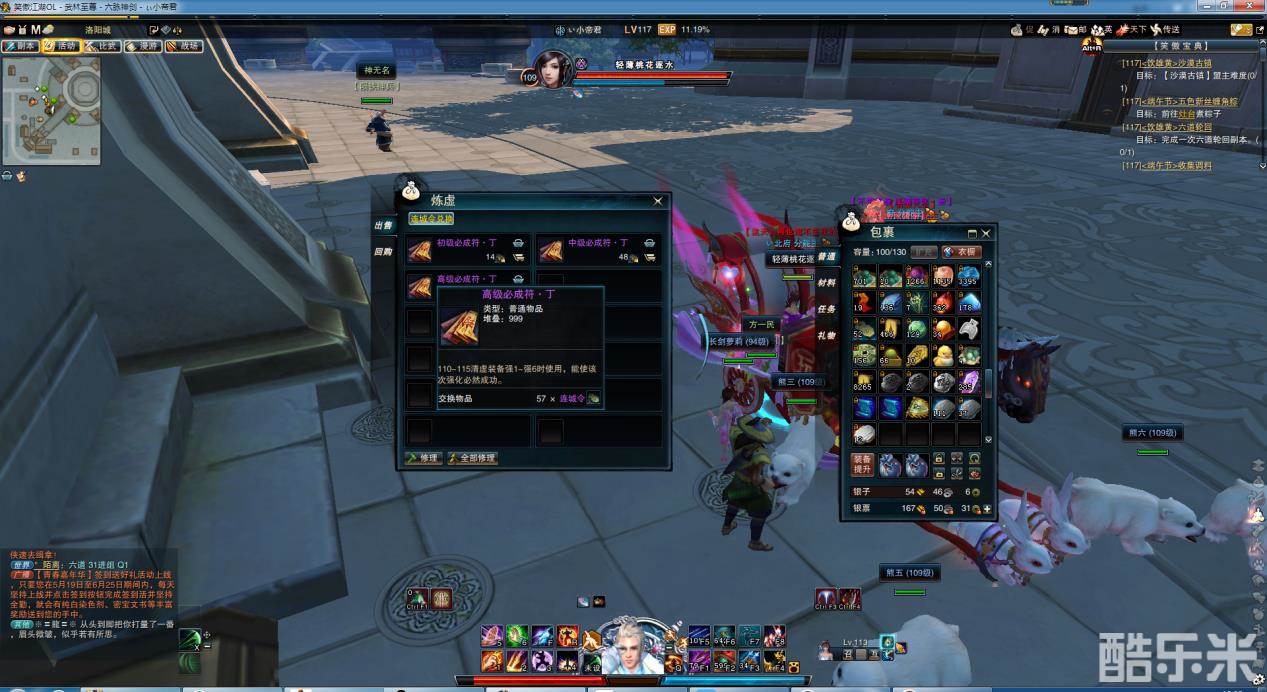Image resolution: width=1267 pixels, height=692 pixels.
Task: Select the 初级必成符·丁 shop item
Action: pyautogui.click(x=466, y=250)
